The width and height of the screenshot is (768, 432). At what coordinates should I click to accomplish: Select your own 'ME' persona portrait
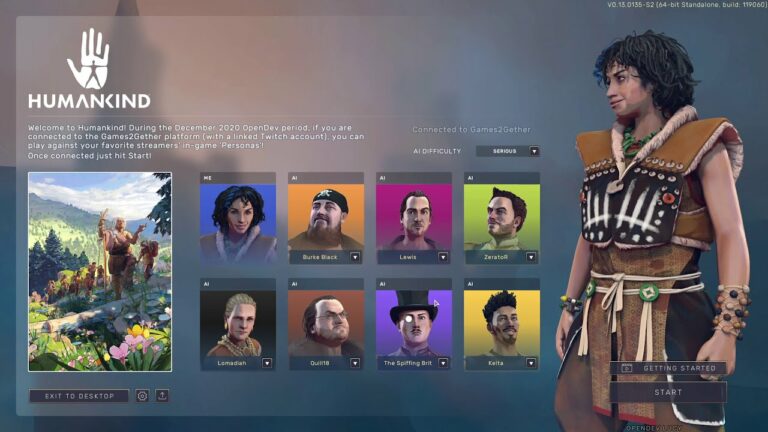pos(237,217)
